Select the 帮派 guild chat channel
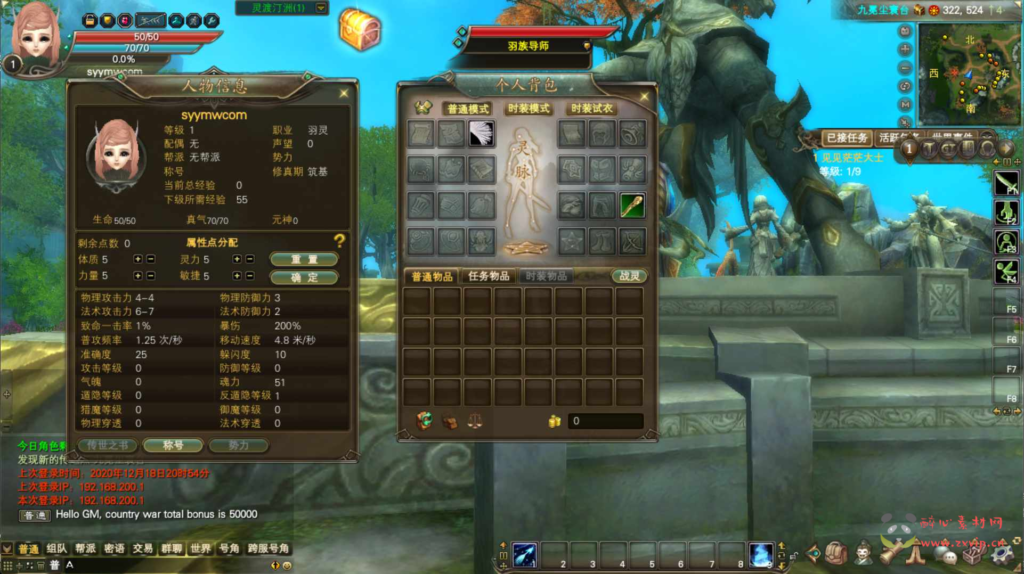The height and width of the screenshot is (574, 1024). click(x=85, y=549)
